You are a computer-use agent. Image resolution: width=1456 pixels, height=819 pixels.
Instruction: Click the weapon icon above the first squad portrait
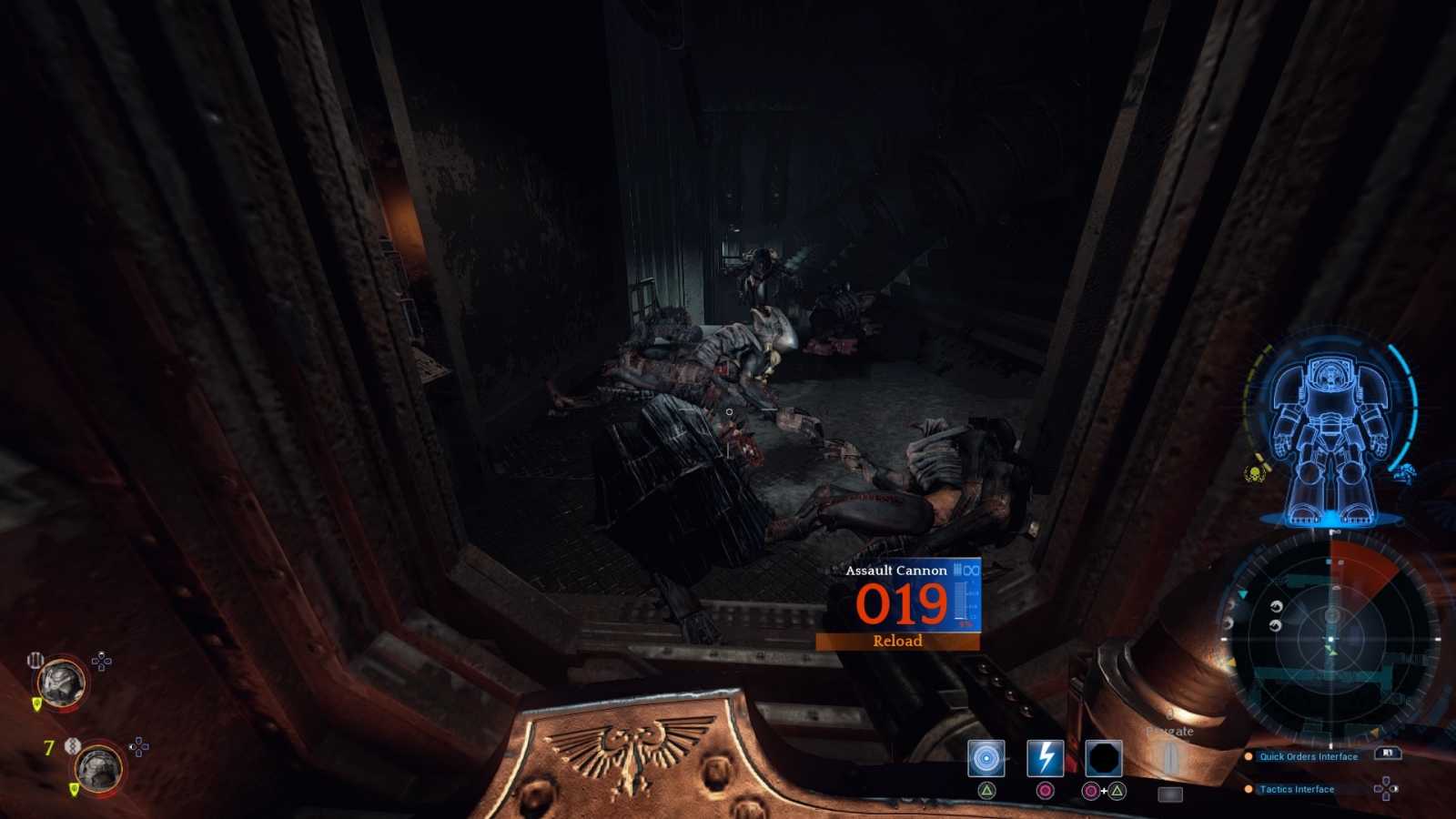click(35, 658)
